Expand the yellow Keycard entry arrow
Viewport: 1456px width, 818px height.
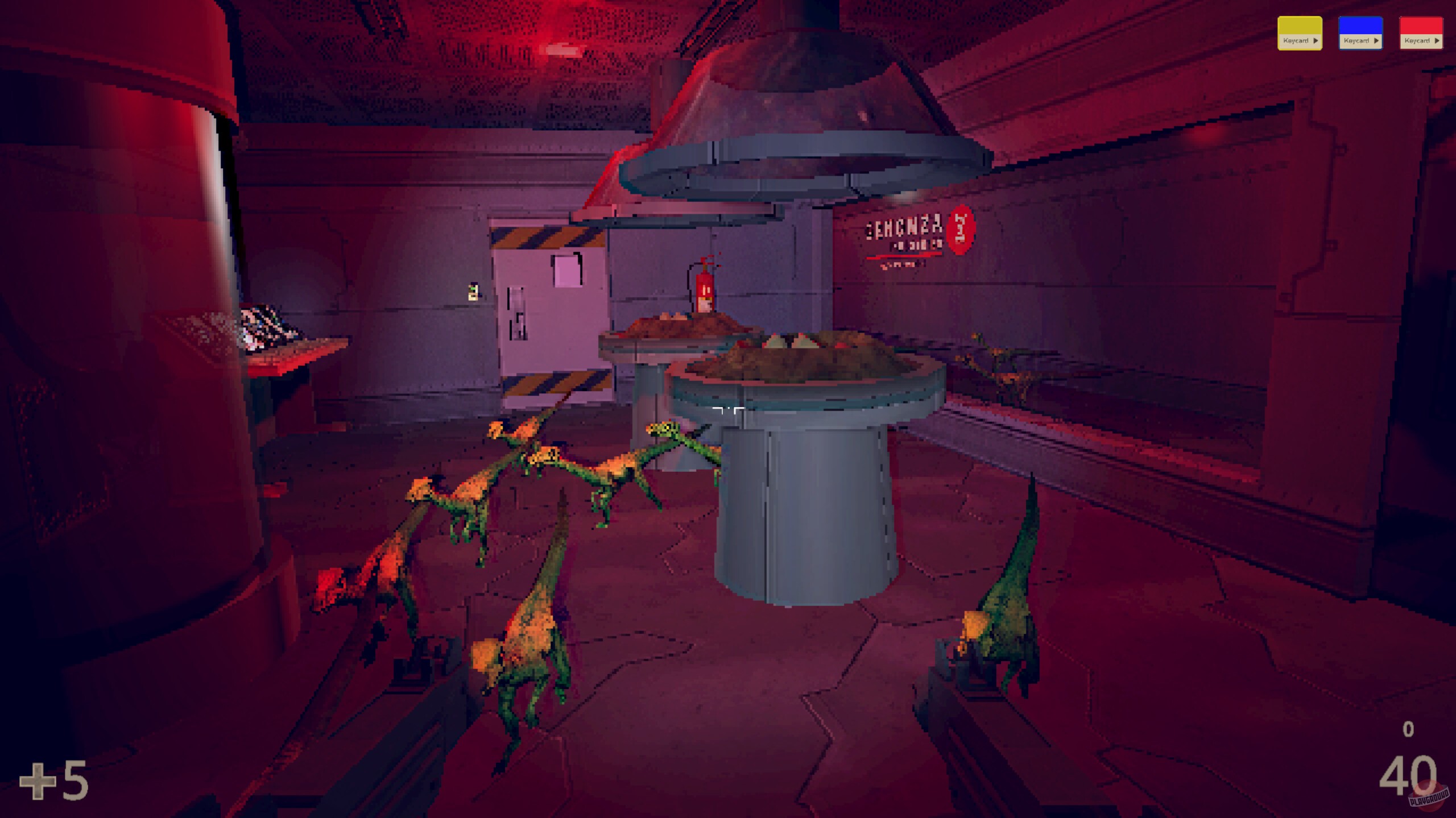click(1316, 41)
